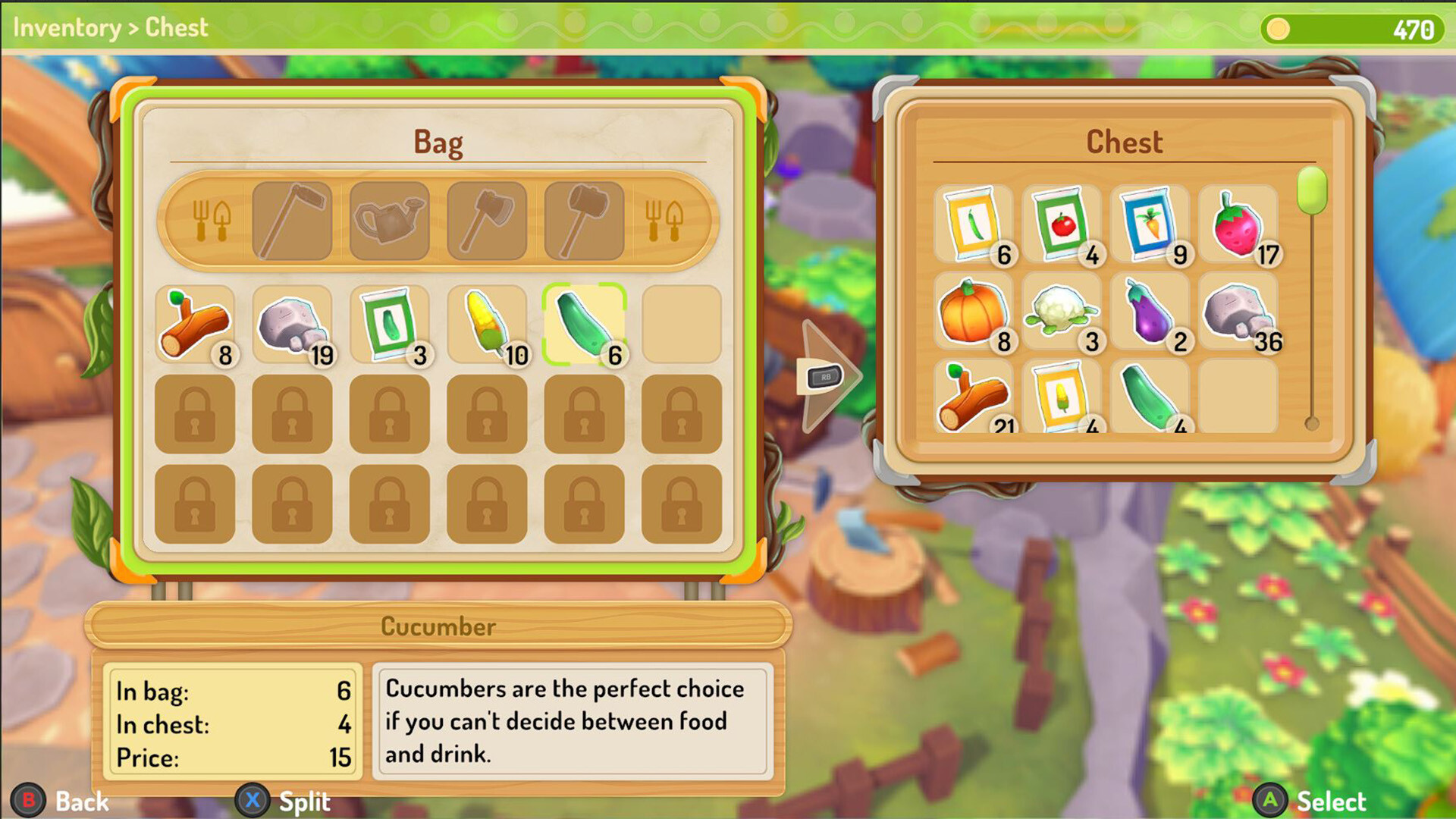The width and height of the screenshot is (1456, 819).
Task: Select the tomato seed packet
Action: [1062, 226]
